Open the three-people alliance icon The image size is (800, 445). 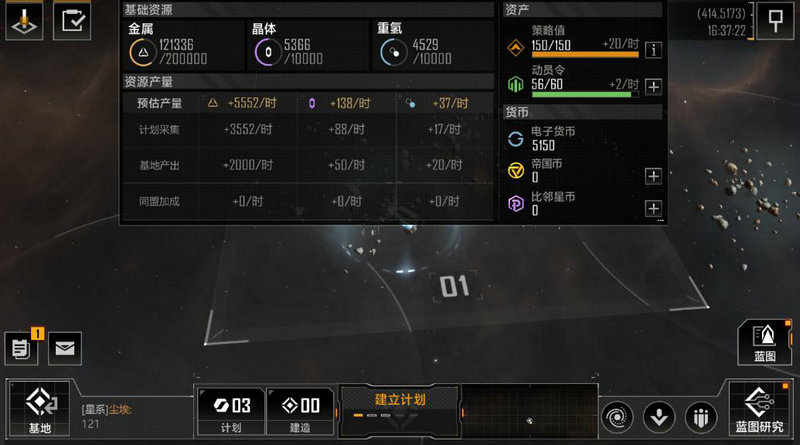click(x=699, y=415)
